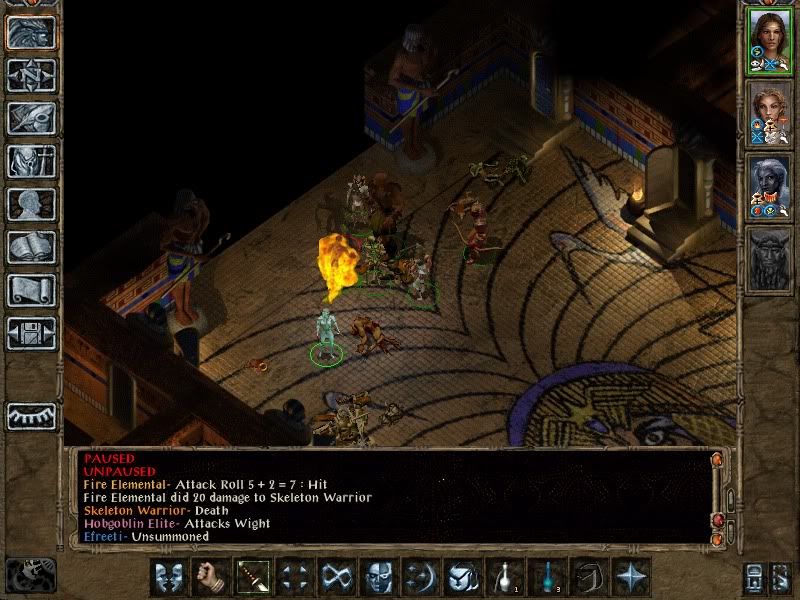Image resolution: width=800 pixels, height=600 pixels.
Task: Open the character record silhouette button
Action: [x=31, y=204]
